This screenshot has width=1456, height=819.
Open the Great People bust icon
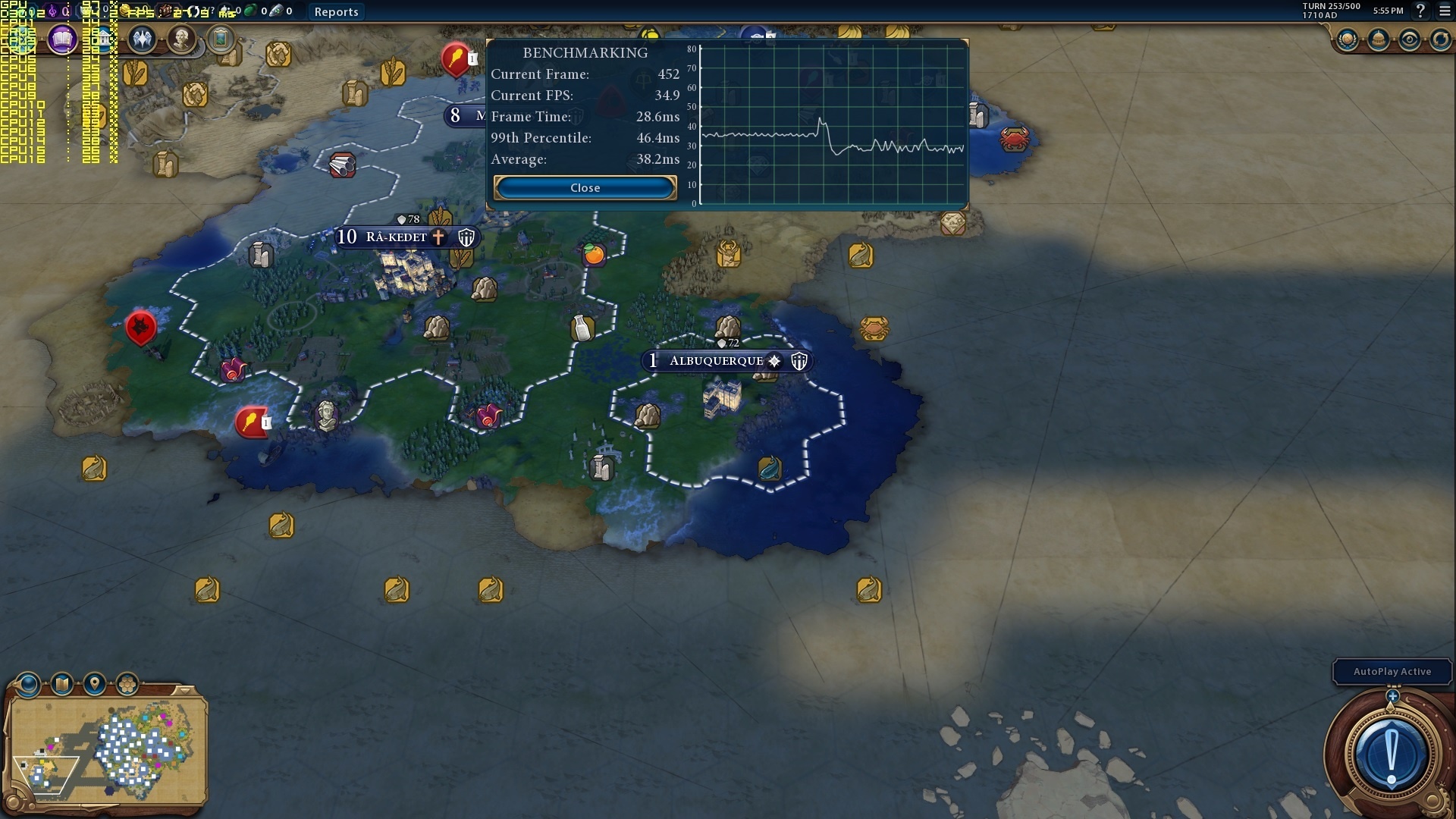tap(181, 39)
